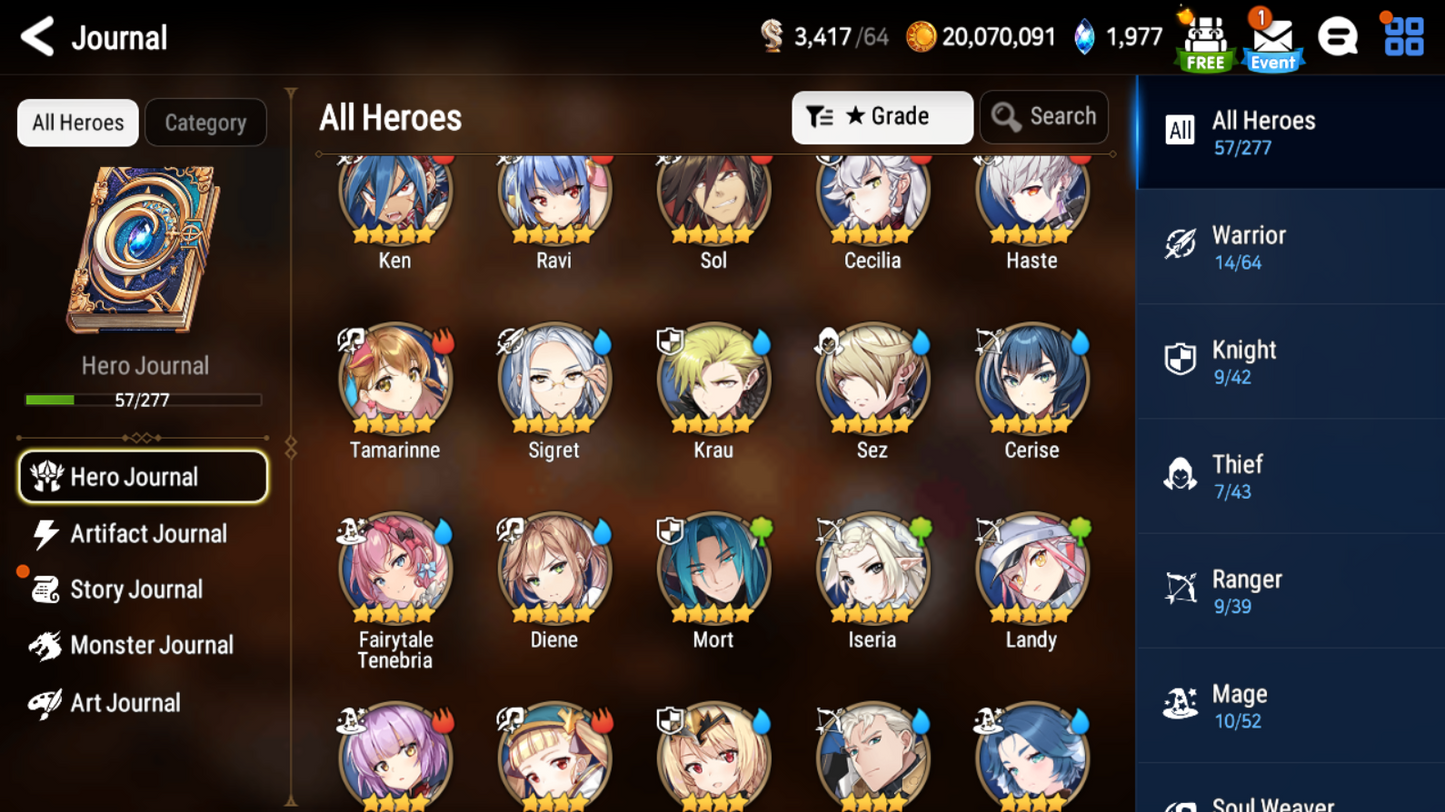Select the All Heroes tab
1445x812 pixels.
pyautogui.click(x=76, y=122)
